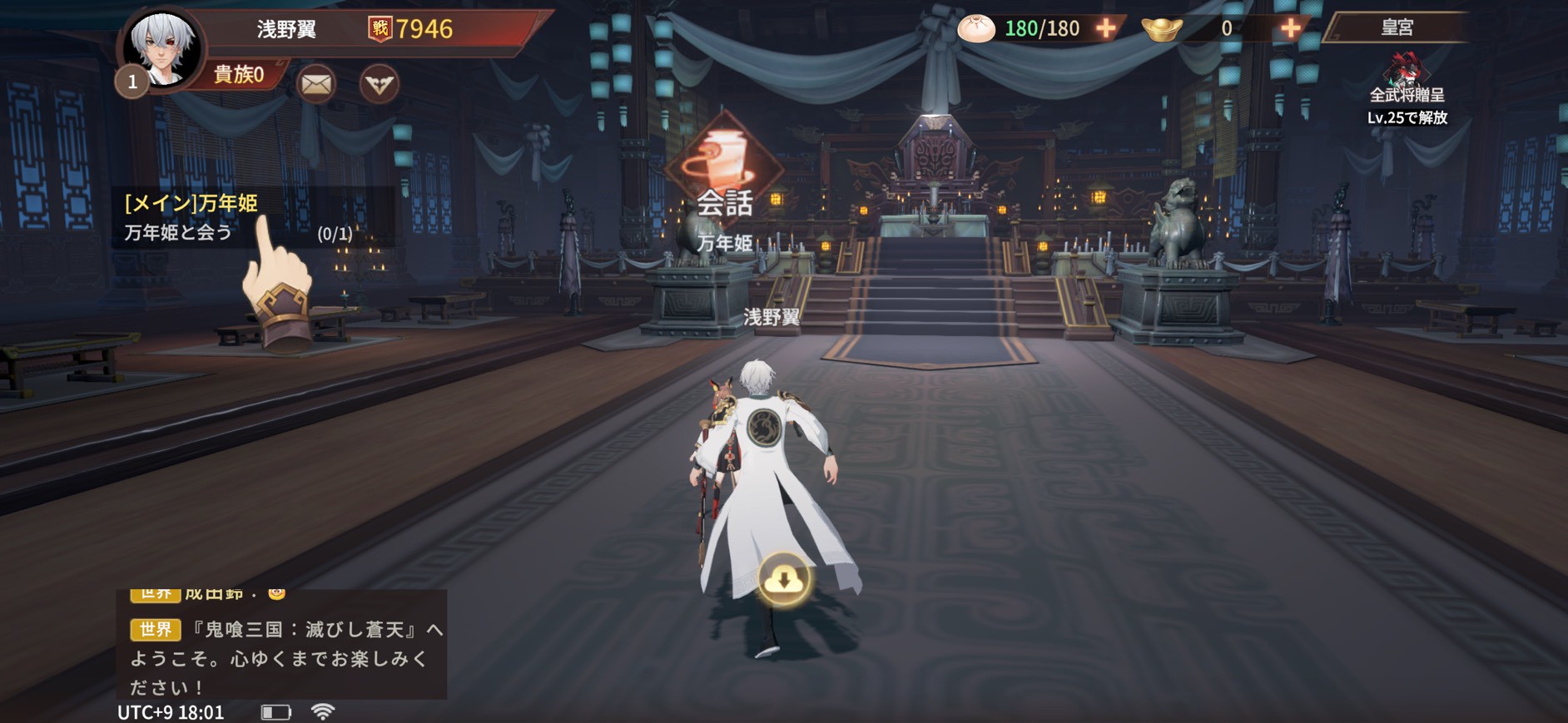The width and height of the screenshot is (1568, 723).
Task: Tap the cloud download icon
Action: pyautogui.click(x=783, y=579)
